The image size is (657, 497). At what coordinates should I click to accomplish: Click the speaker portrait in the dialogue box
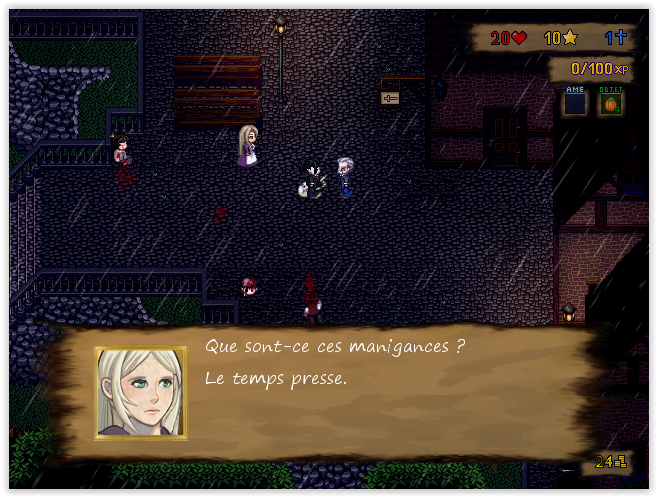tap(141, 393)
